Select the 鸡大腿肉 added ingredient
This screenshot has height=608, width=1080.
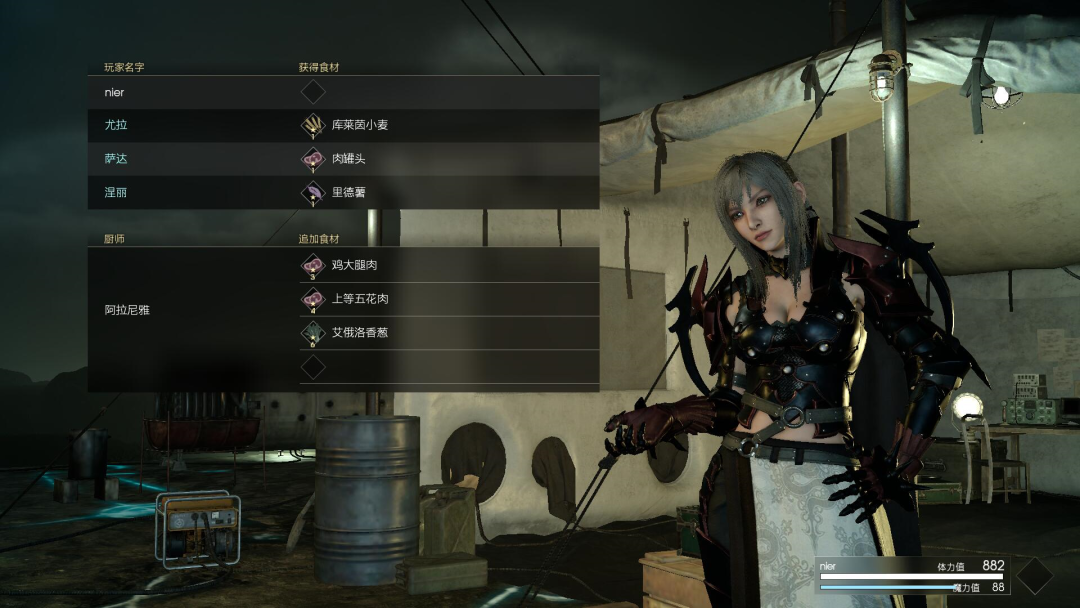point(354,266)
